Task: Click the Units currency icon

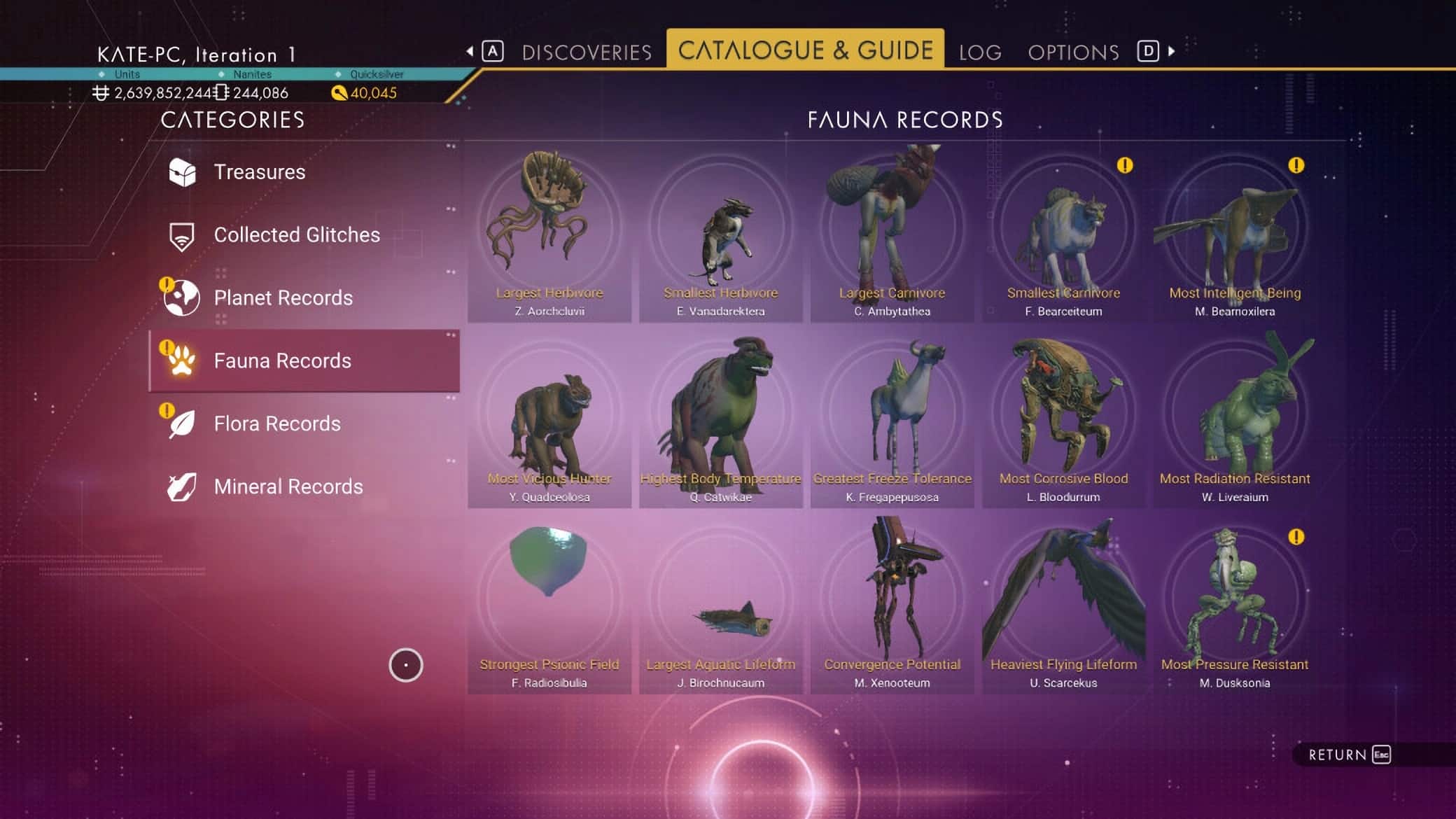Action: 101,92
